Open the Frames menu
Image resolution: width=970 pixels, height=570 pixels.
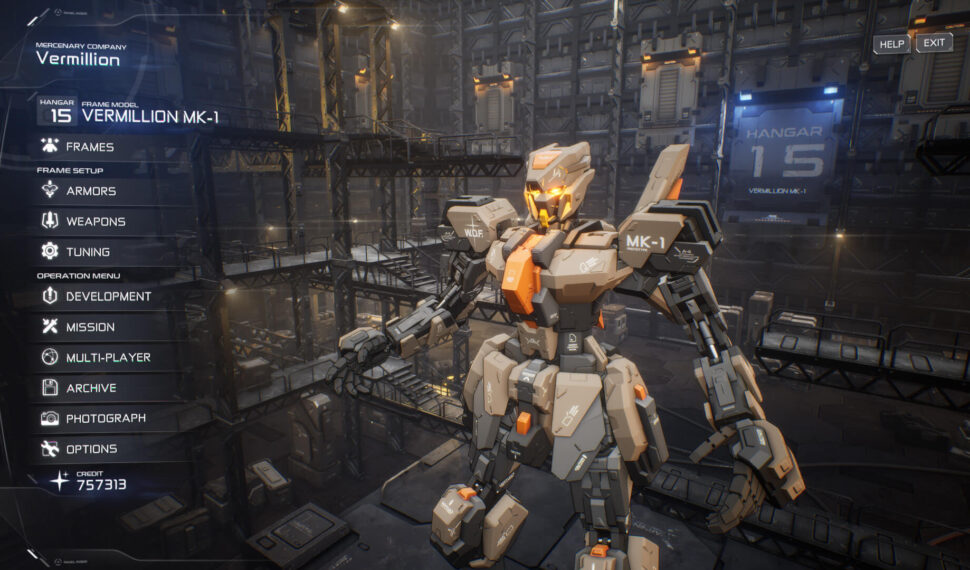[89, 147]
